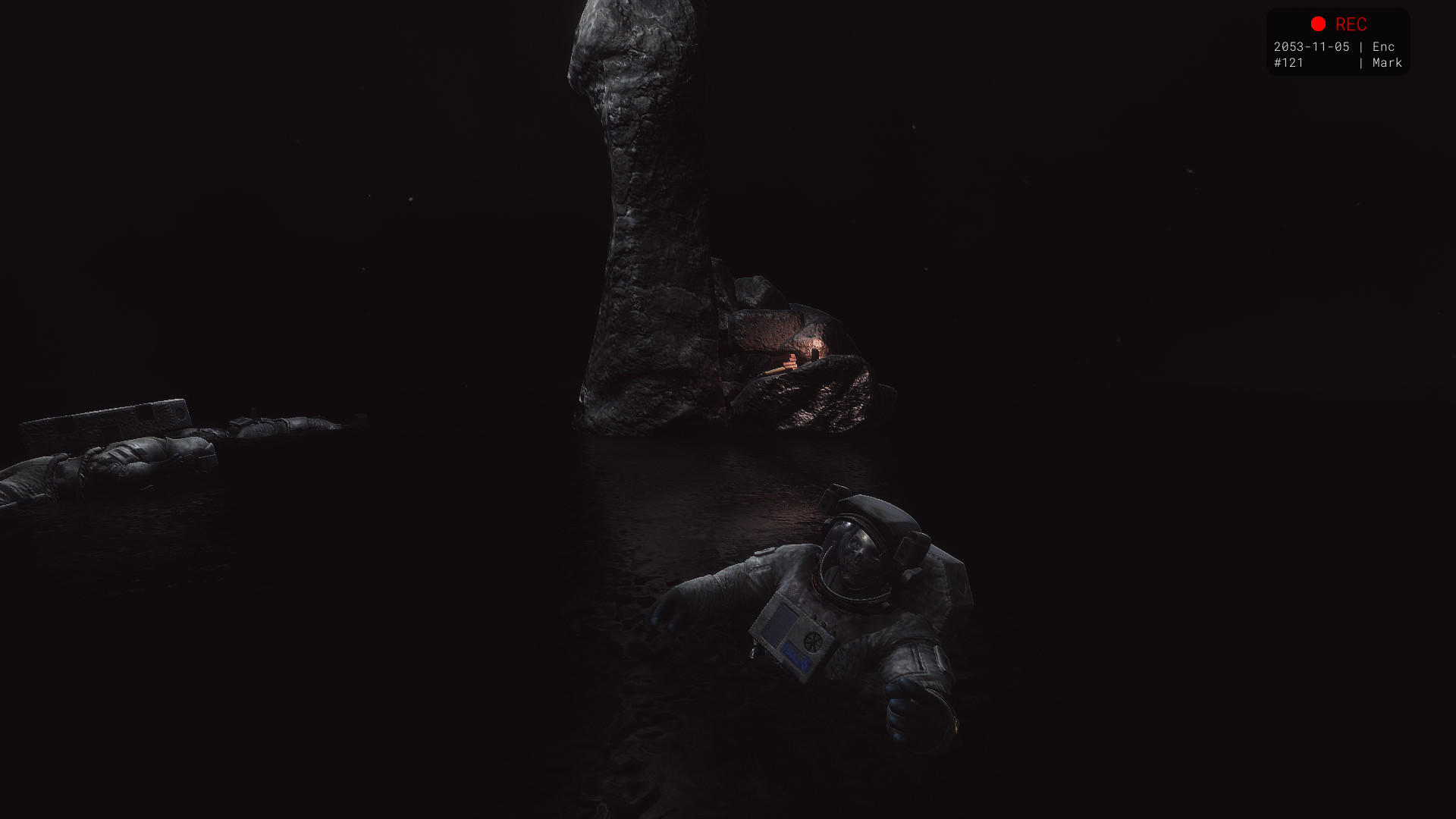Click the date 2053-11-05 in the overlay
1456x819 pixels.
click(1311, 46)
